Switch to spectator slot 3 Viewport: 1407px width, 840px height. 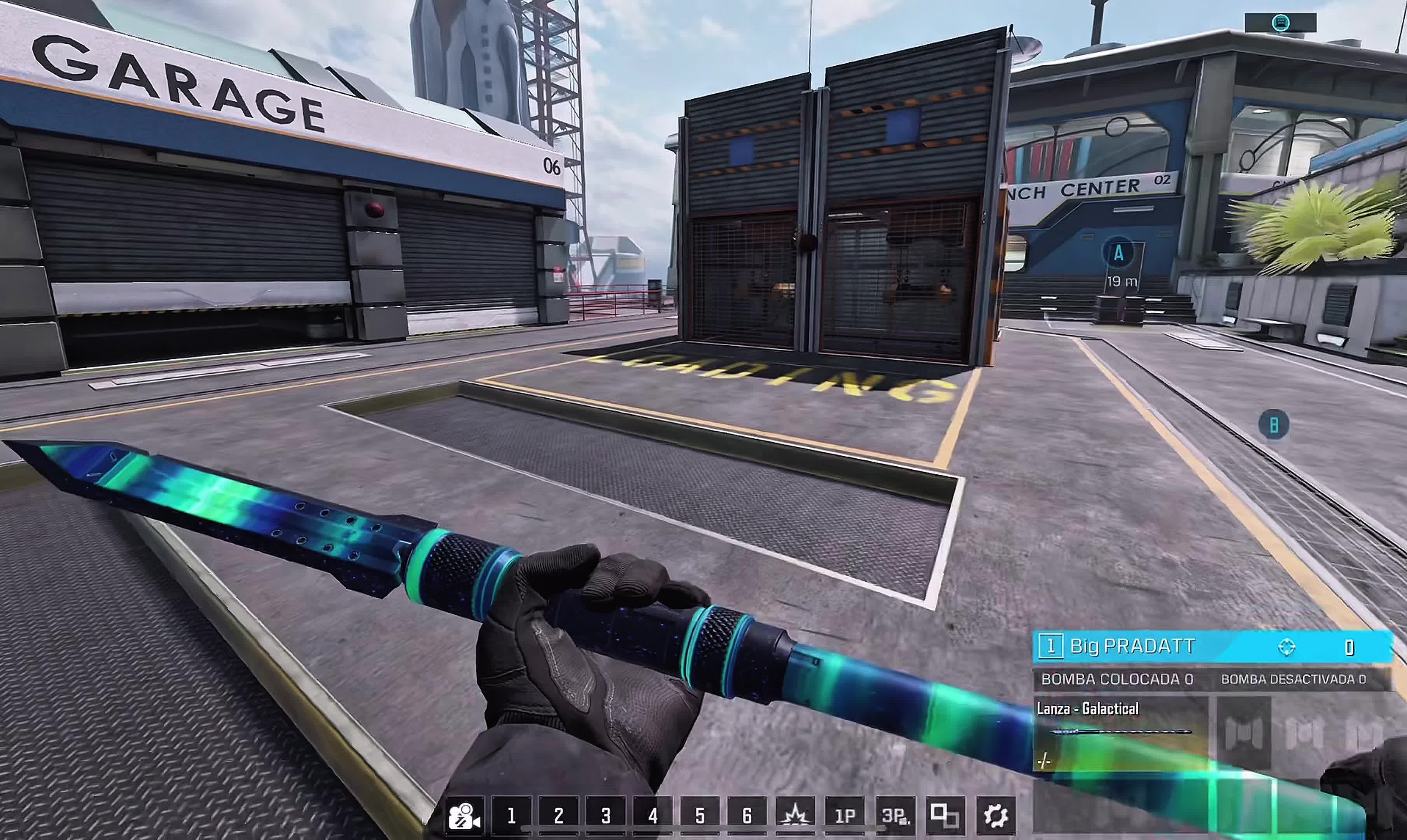(x=605, y=815)
